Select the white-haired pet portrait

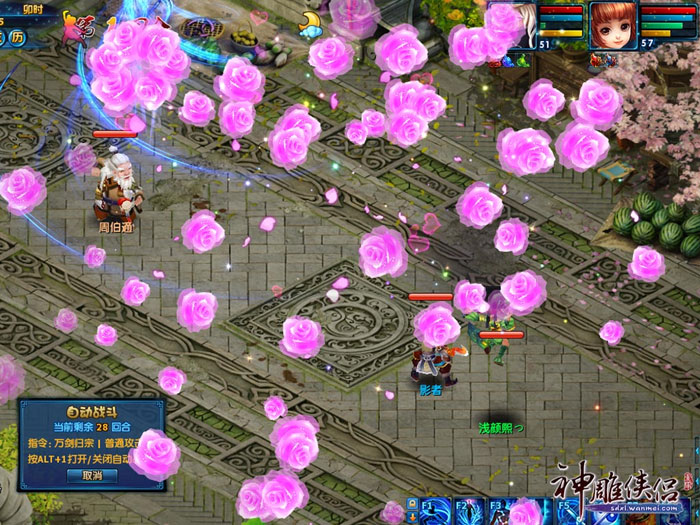pyautogui.click(x=524, y=25)
